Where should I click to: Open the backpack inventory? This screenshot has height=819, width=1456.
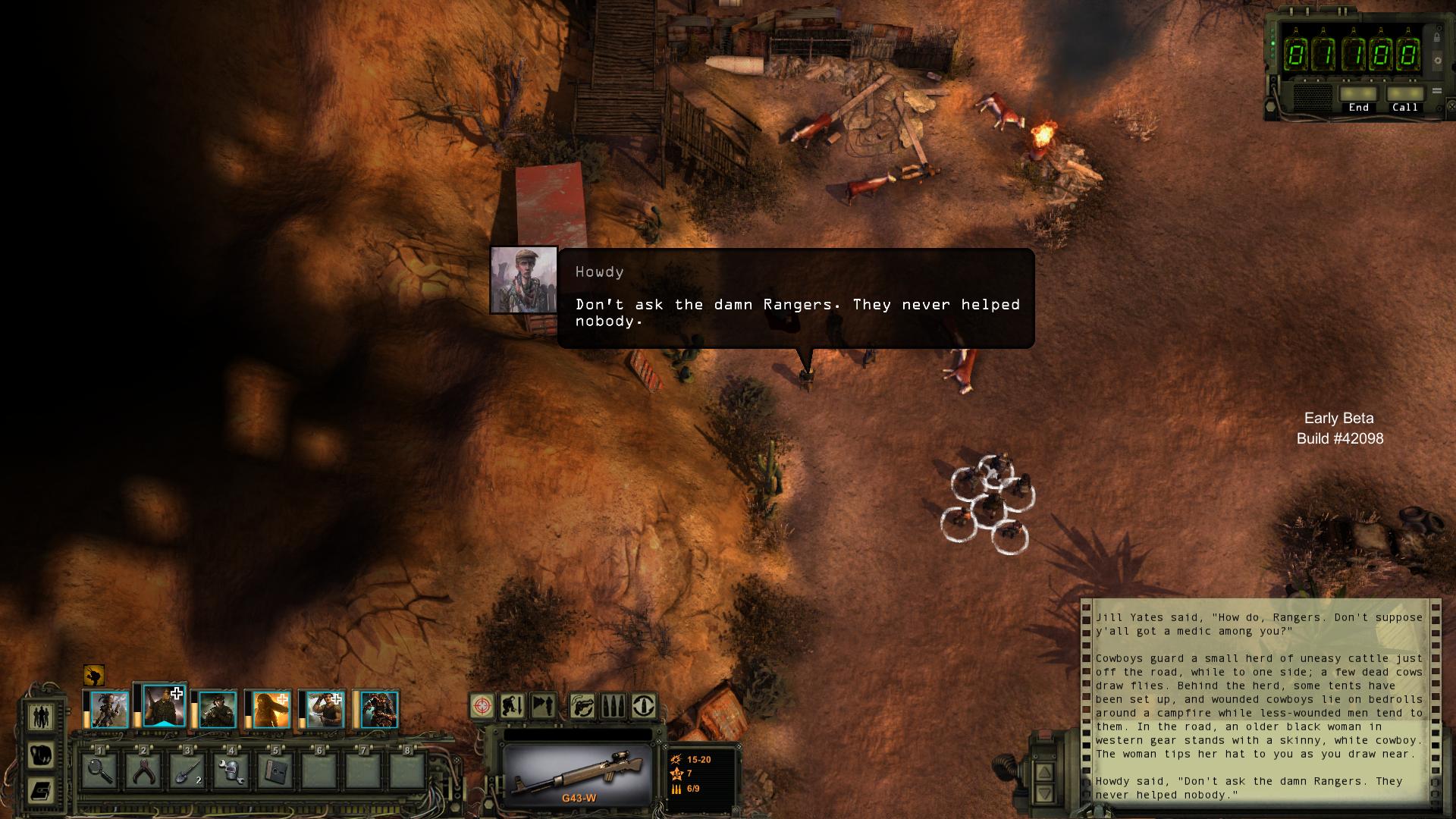tap(41, 755)
